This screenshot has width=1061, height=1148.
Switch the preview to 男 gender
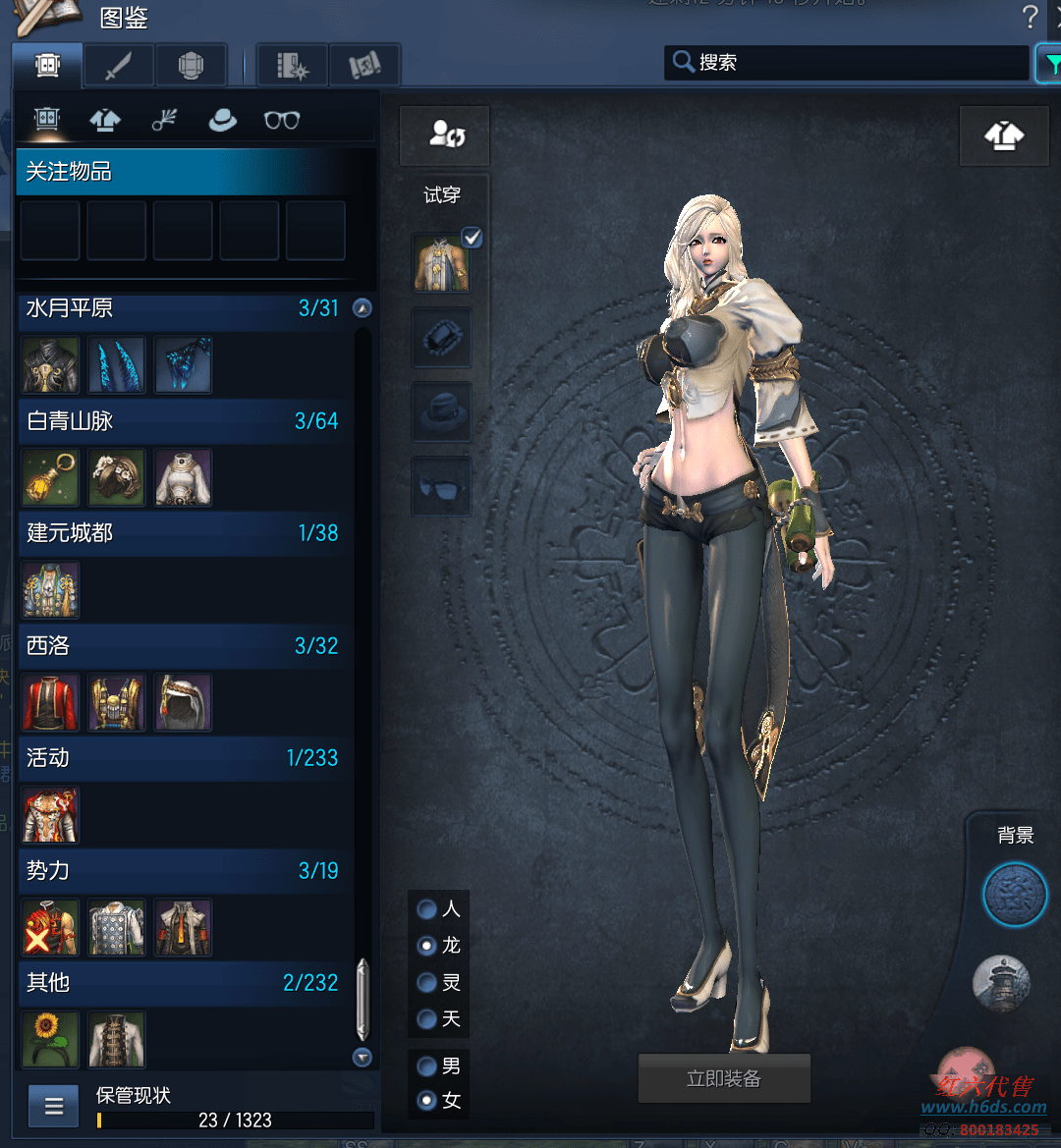click(x=427, y=1066)
